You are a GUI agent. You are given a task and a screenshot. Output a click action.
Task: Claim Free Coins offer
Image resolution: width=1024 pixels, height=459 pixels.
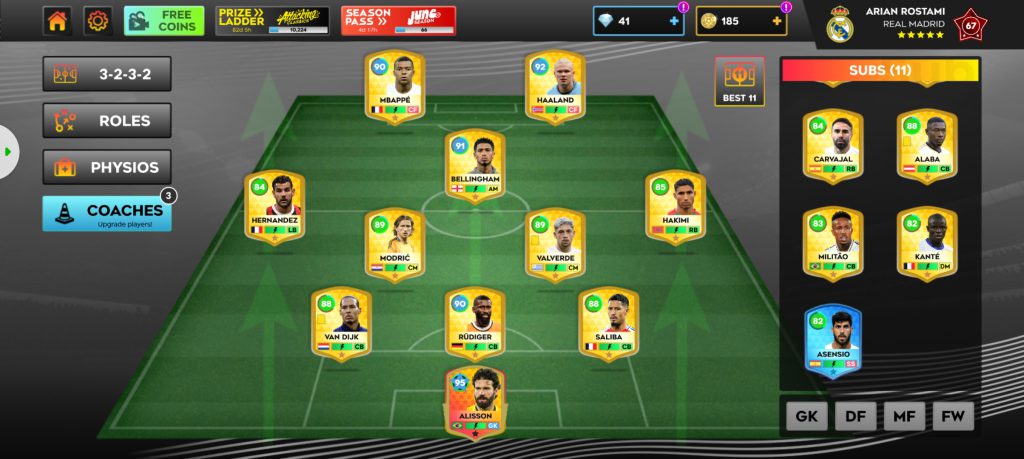click(164, 21)
